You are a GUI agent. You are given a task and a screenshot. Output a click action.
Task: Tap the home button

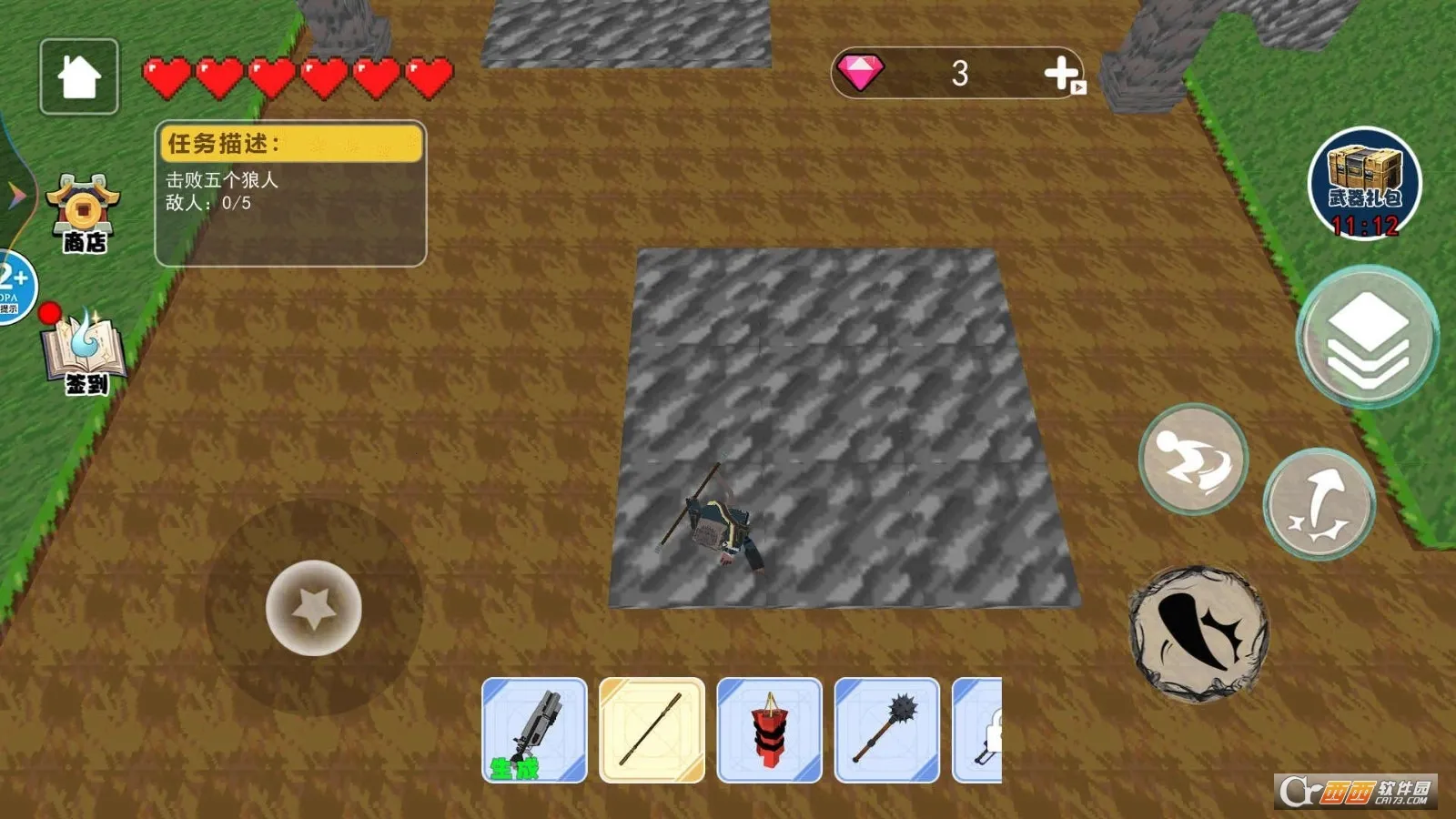click(x=79, y=76)
